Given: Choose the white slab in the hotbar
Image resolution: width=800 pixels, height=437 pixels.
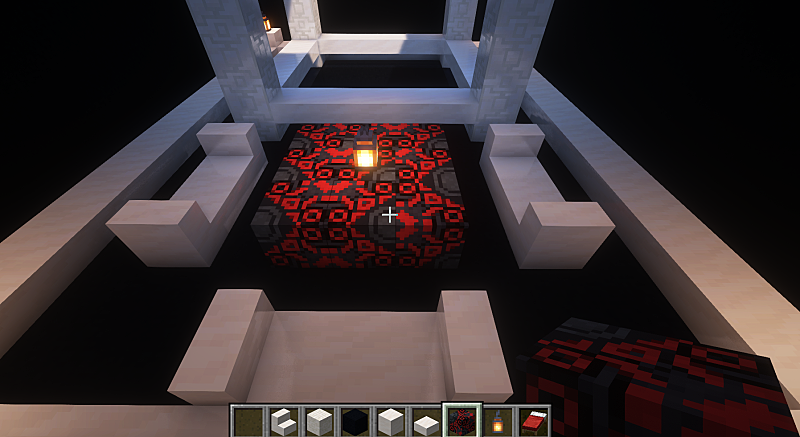Looking at the screenshot, I should point(426,423).
